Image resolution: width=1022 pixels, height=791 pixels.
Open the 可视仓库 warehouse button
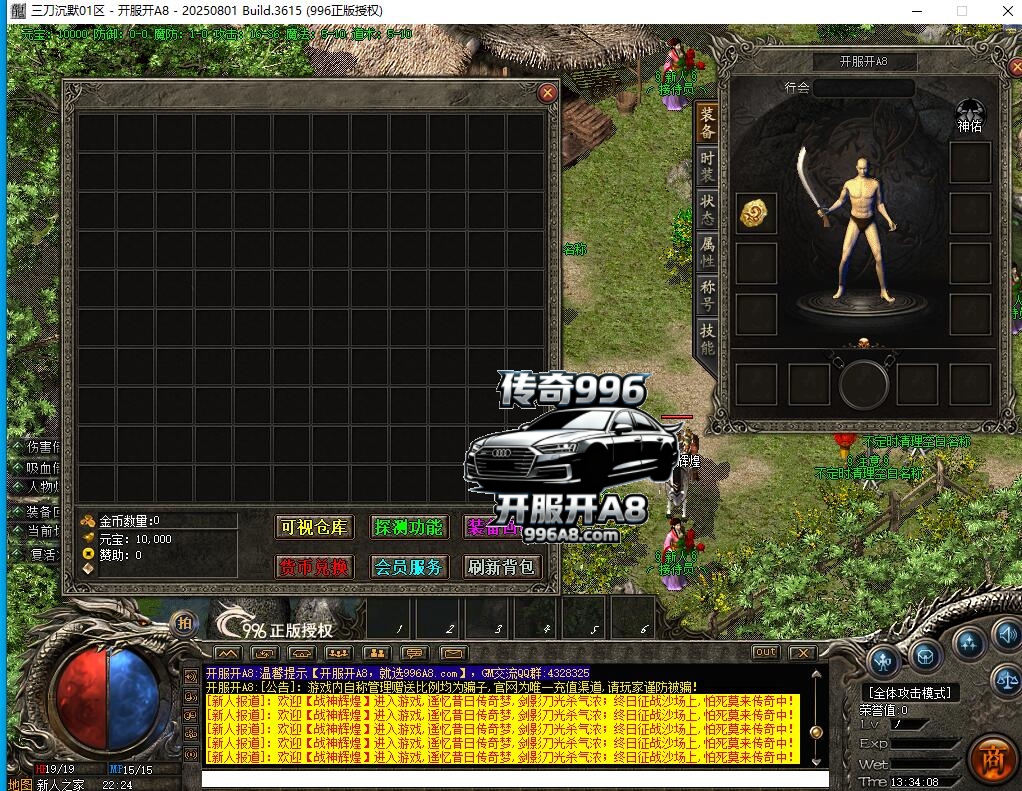point(314,527)
